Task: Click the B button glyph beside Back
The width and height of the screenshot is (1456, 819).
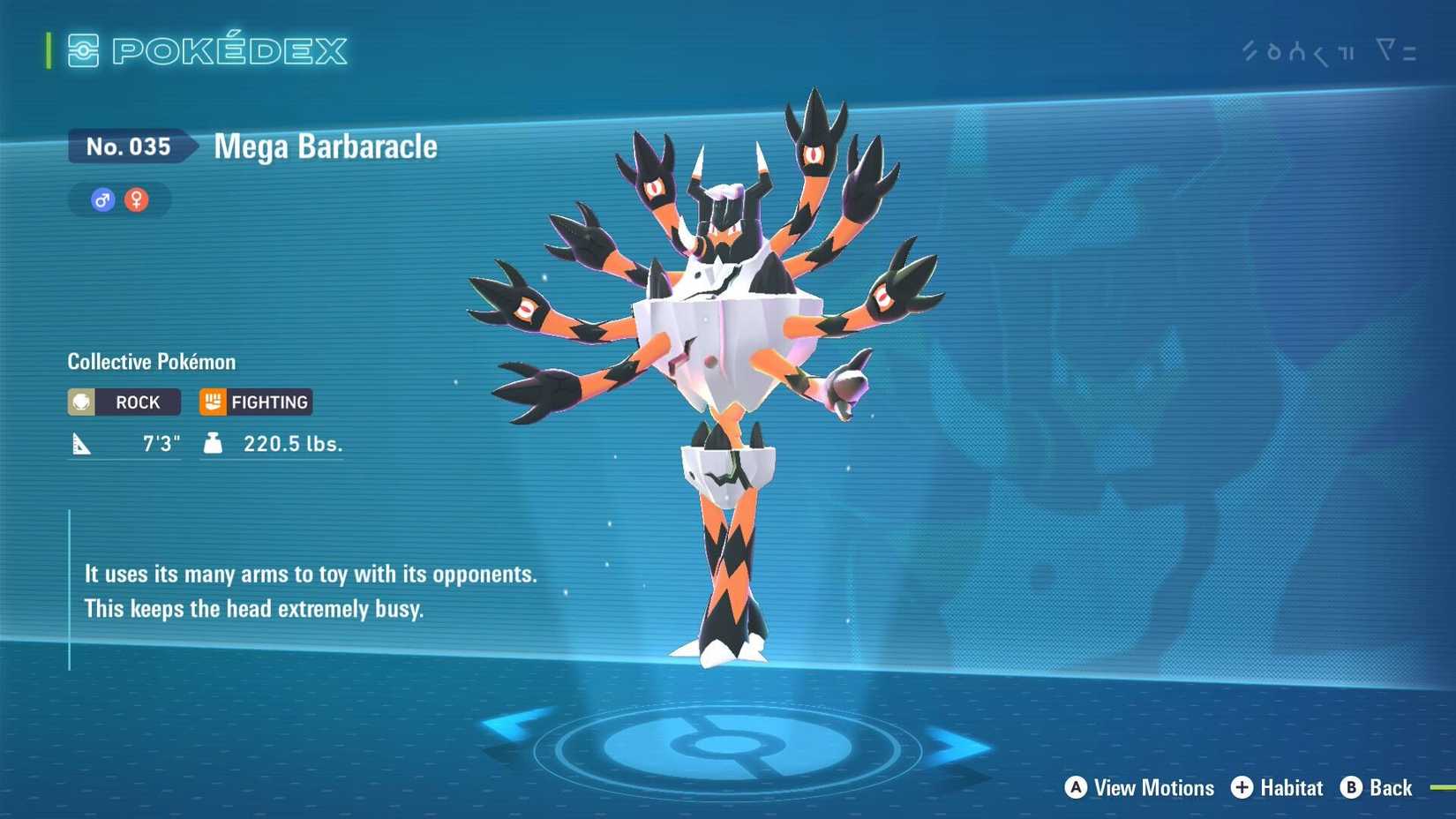Action: 1350,788
